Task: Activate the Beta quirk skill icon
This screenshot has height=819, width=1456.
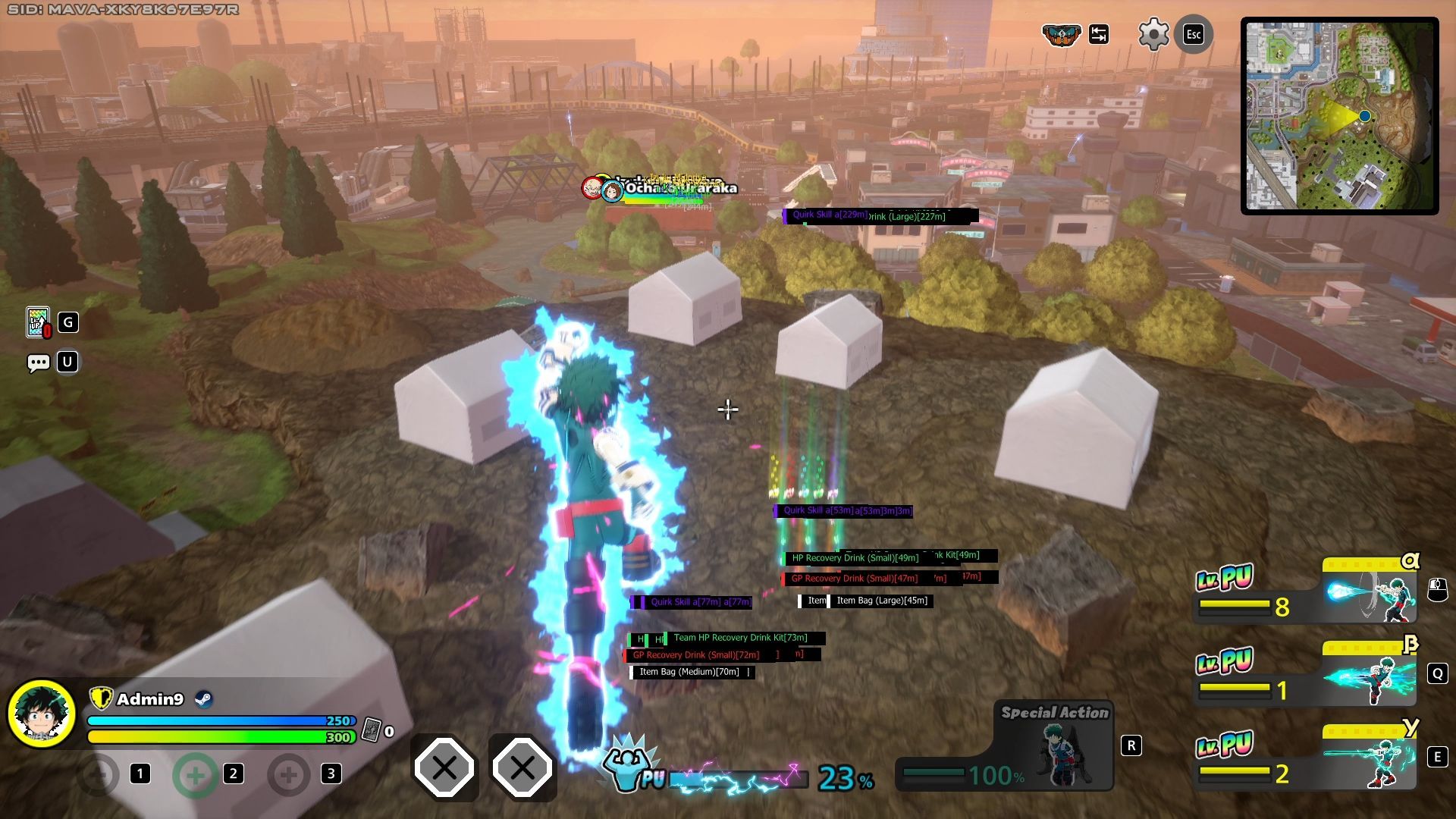Action: click(1370, 678)
